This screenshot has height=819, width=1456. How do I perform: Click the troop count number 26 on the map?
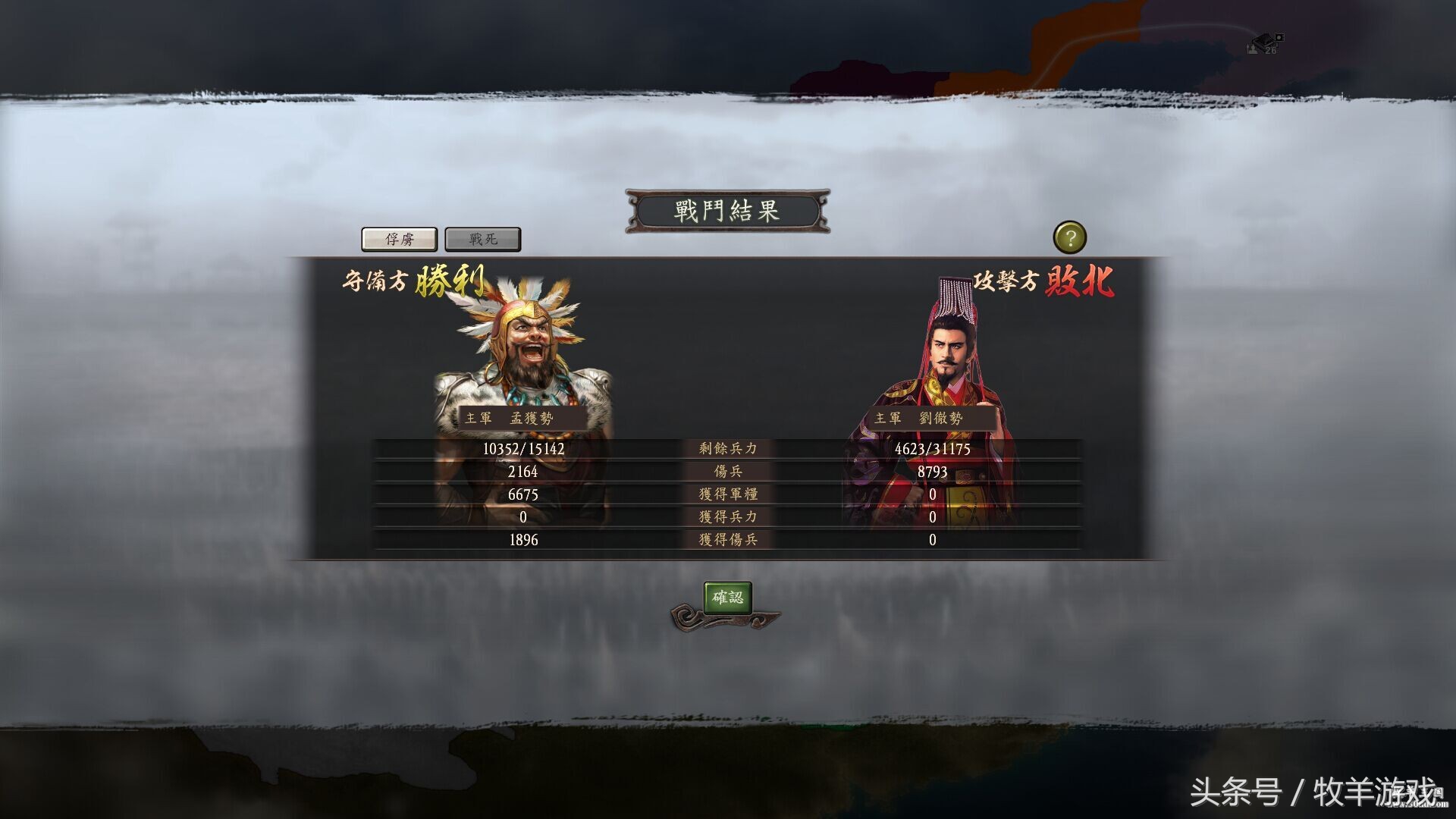click(1269, 50)
